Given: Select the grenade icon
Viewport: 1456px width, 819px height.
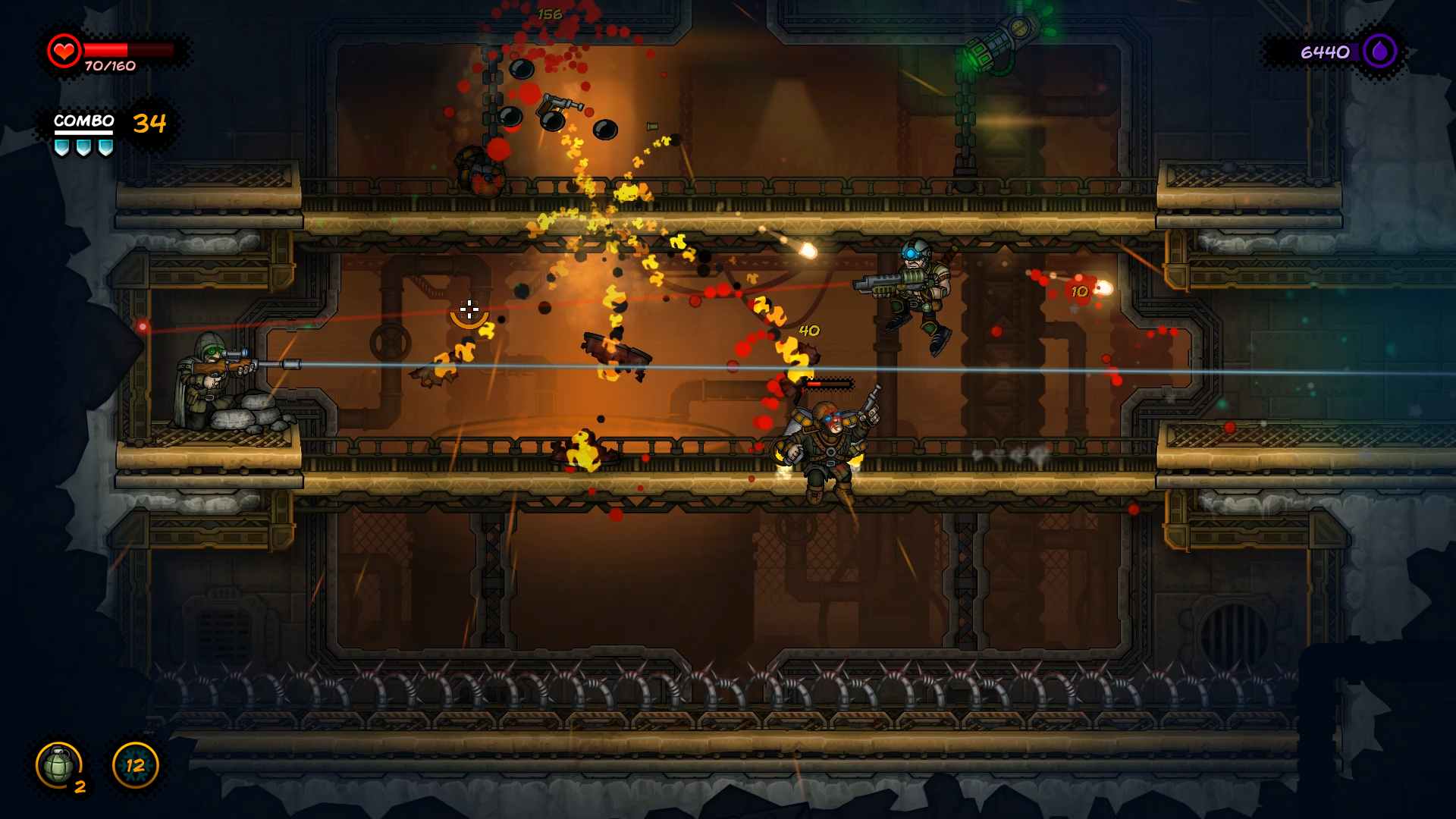Looking at the screenshot, I should point(58,765).
